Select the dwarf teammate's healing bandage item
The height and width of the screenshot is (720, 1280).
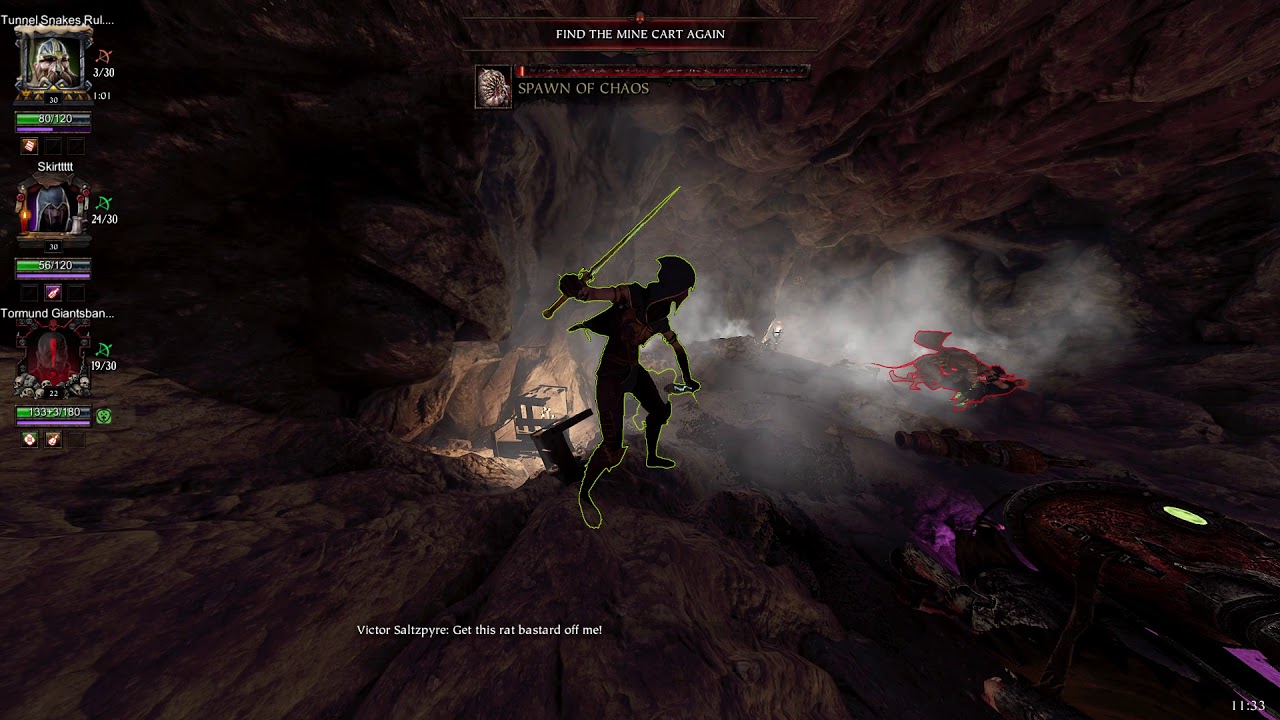[x=30, y=146]
